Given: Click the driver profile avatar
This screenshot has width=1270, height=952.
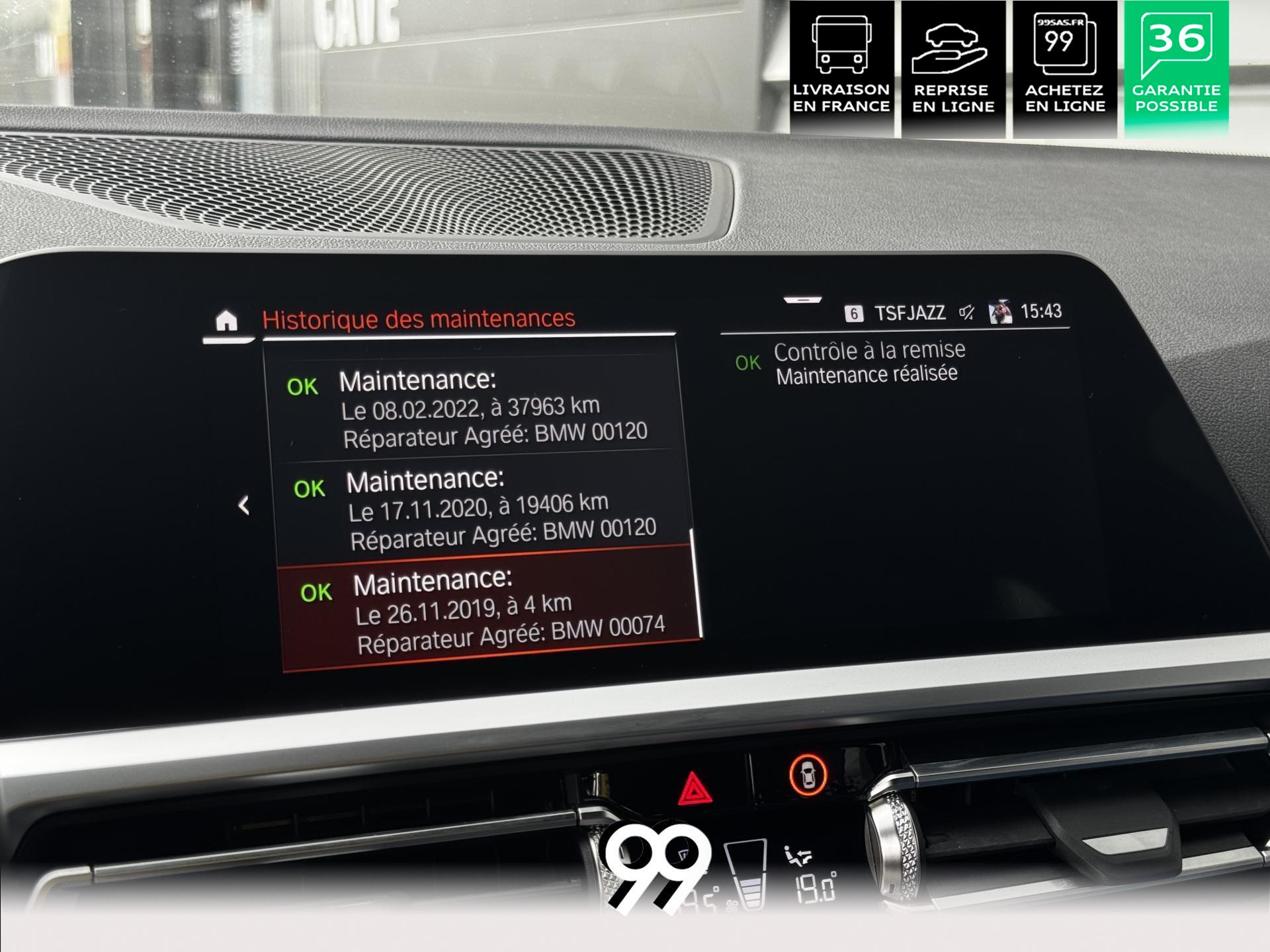Looking at the screenshot, I should pos(999,311).
